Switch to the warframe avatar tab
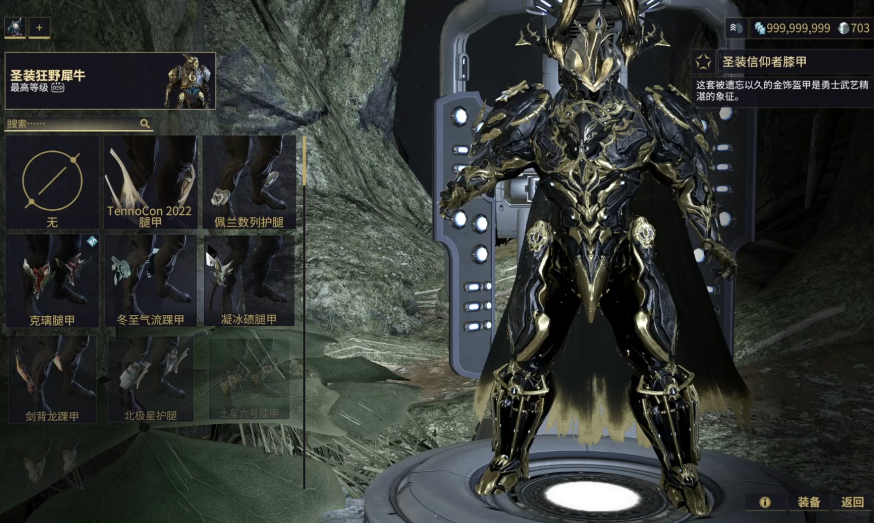This screenshot has height=523, width=874. (15, 28)
